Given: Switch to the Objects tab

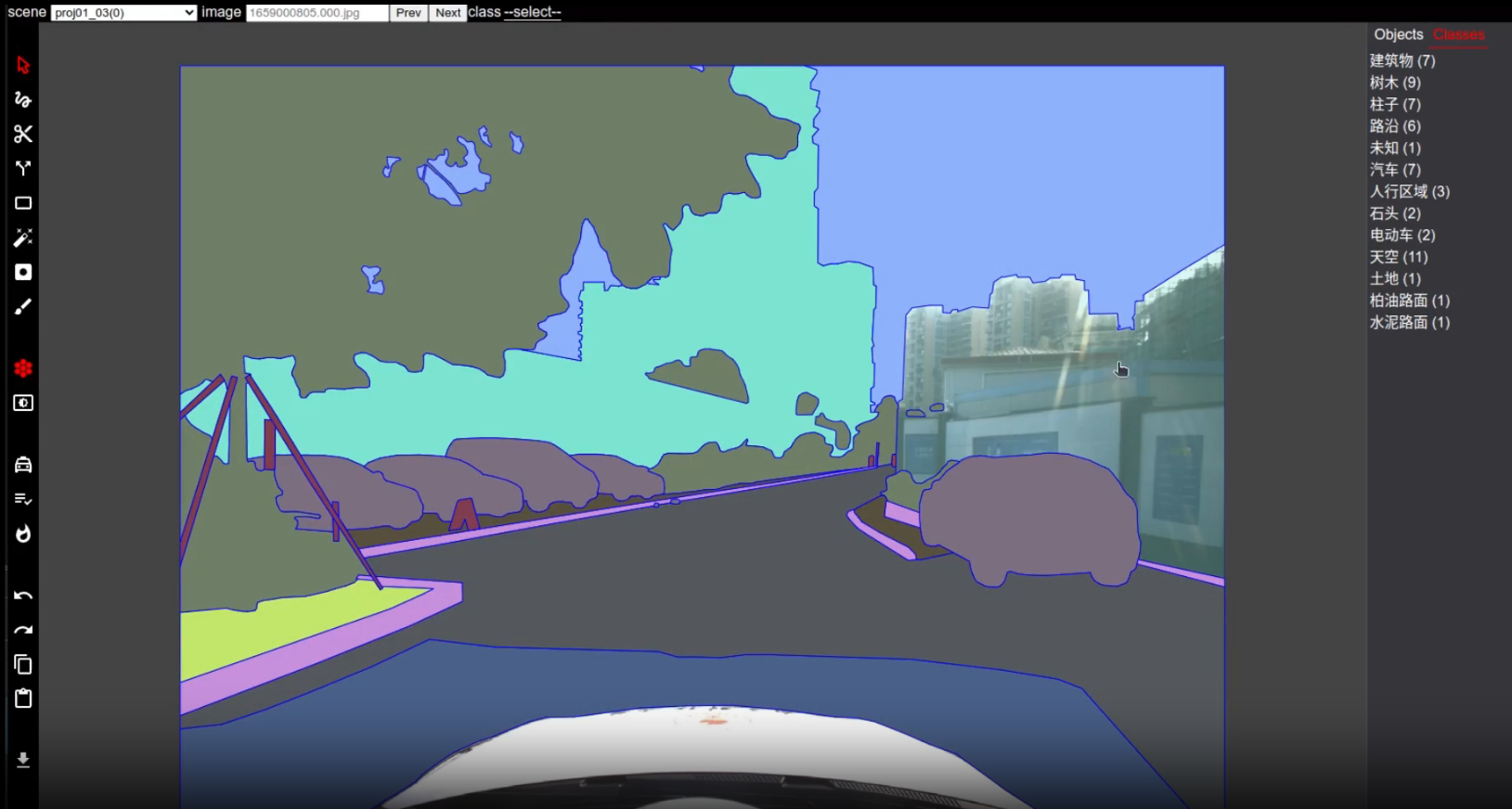Looking at the screenshot, I should (1397, 33).
